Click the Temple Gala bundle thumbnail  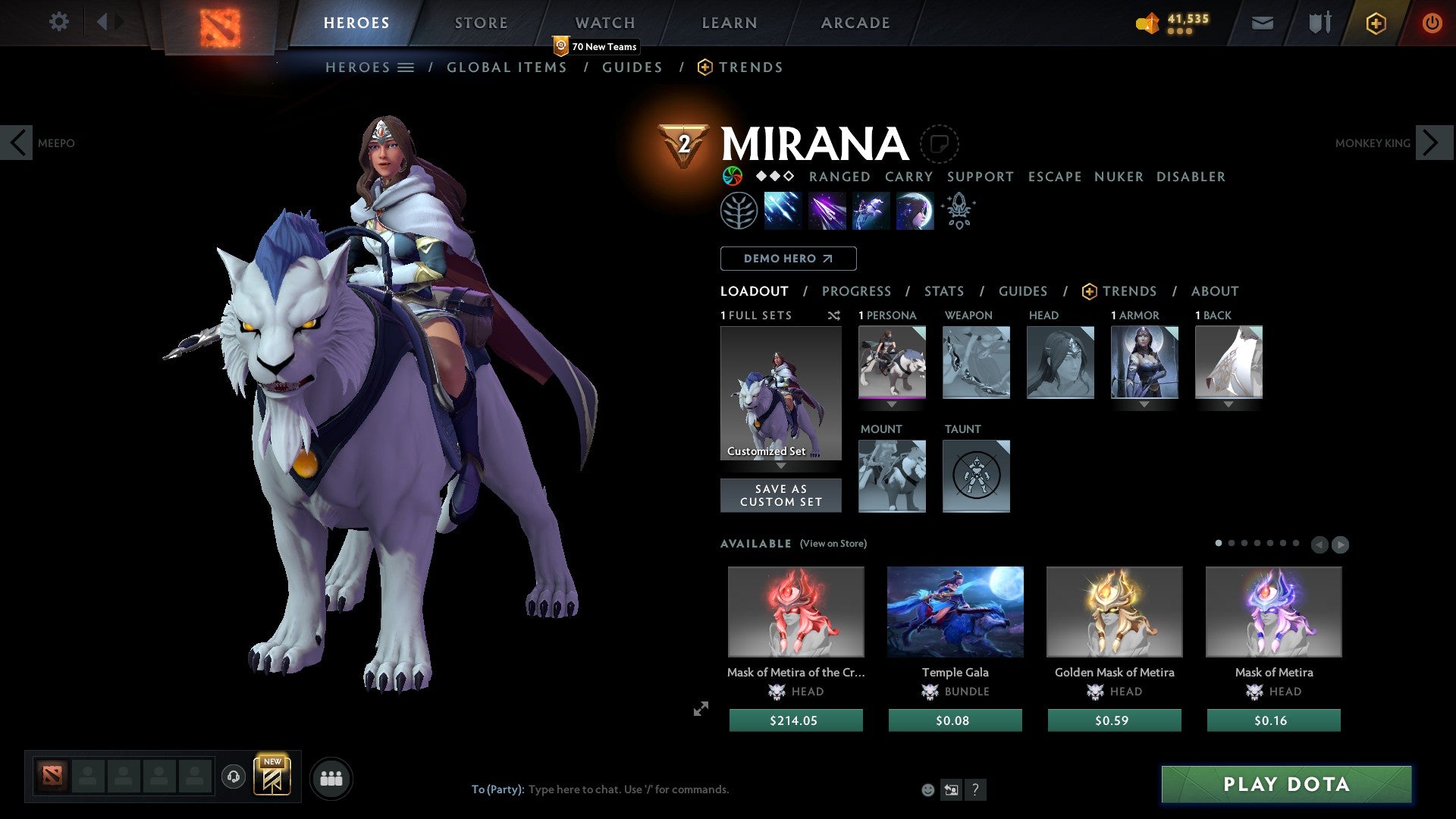(x=955, y=611)
